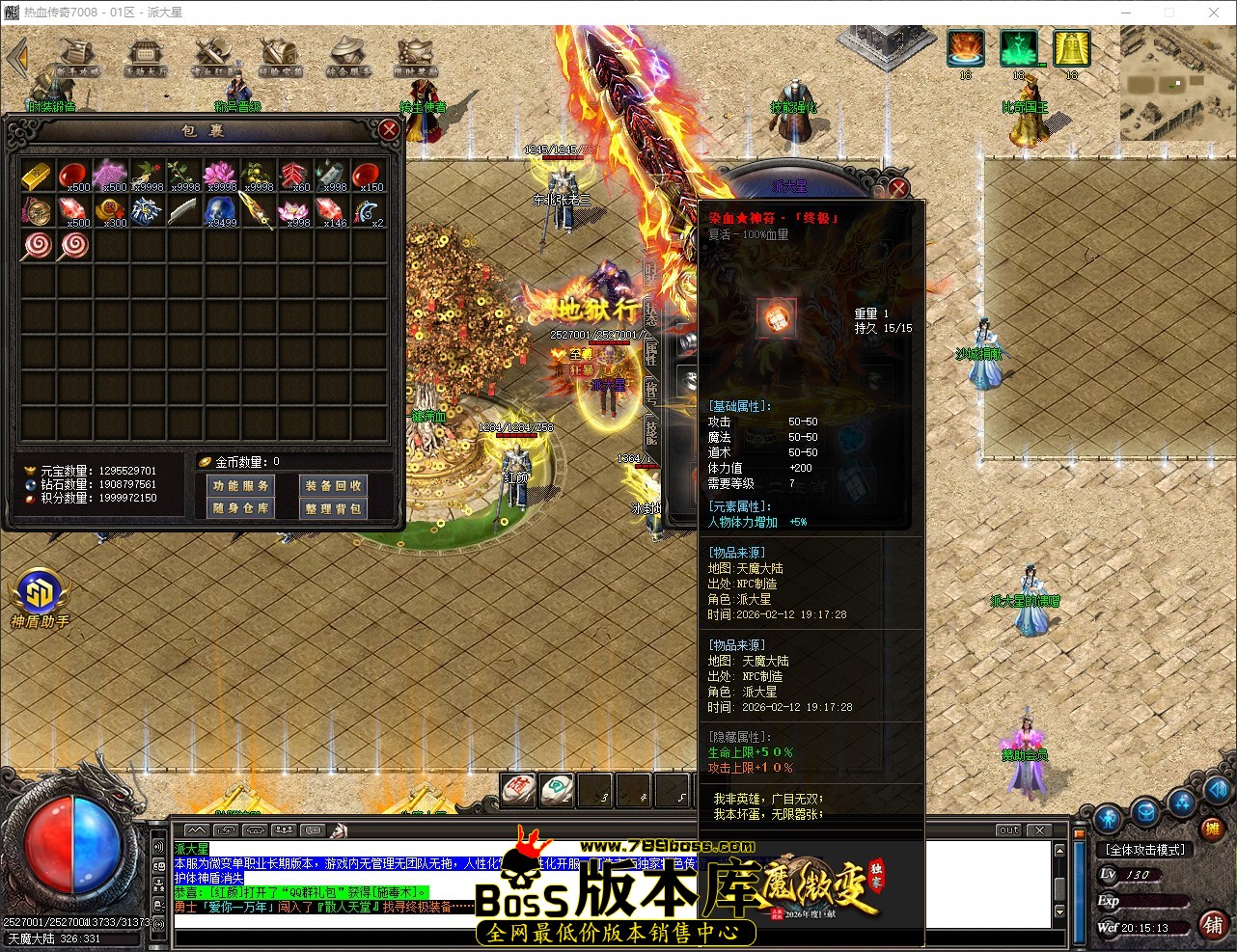Switch to the 技能 skills side tab

649,432
